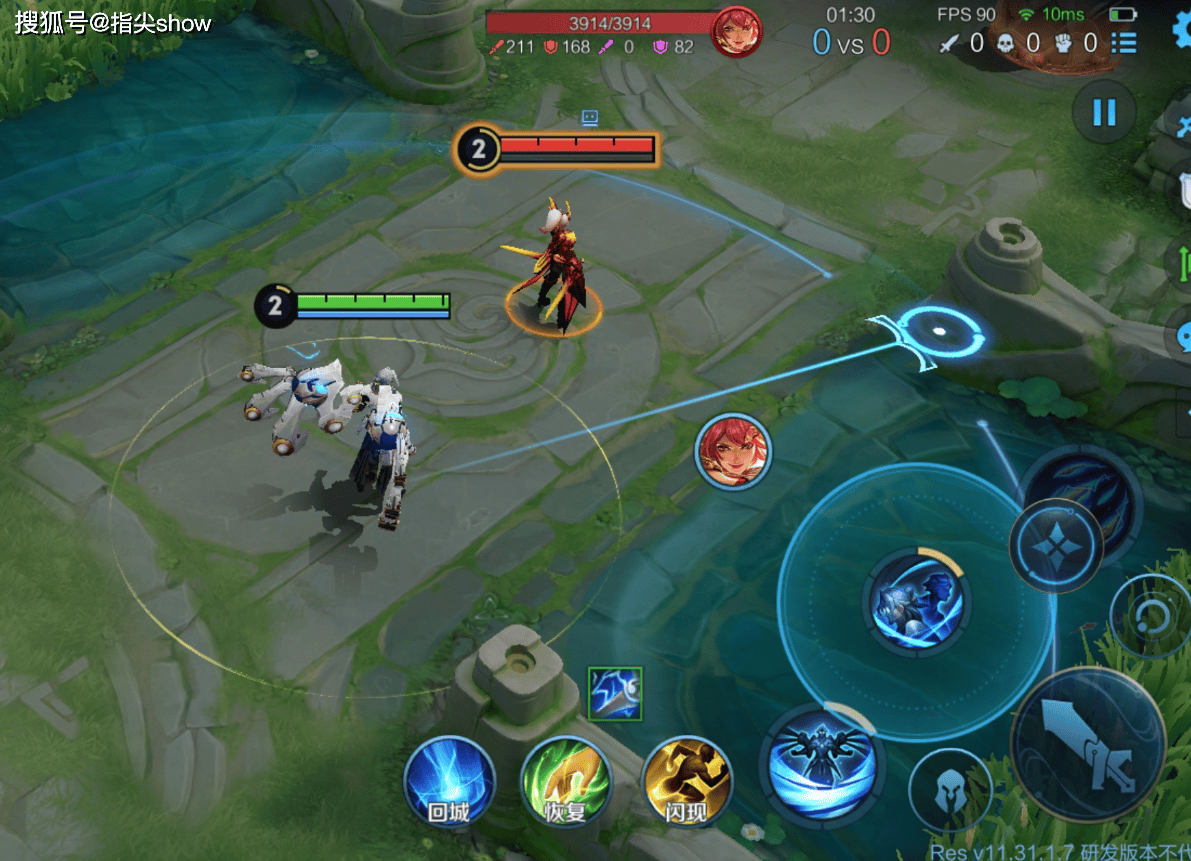Click the enemy portrait beside the 3914 health bar
The width and height of the screenshot is (1191, 861).
tap(736, 31)
